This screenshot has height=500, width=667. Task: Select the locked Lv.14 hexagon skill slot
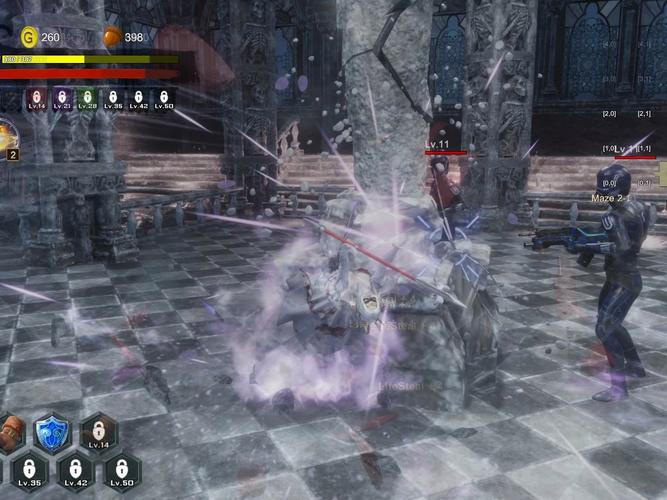(98, 432)
